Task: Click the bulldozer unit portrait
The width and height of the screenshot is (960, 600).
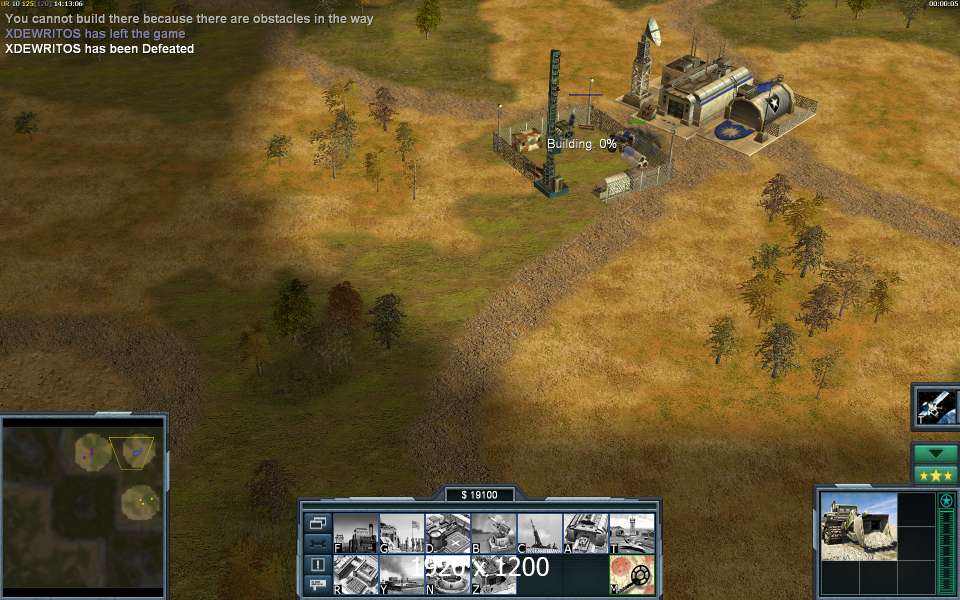Action: 858,525
